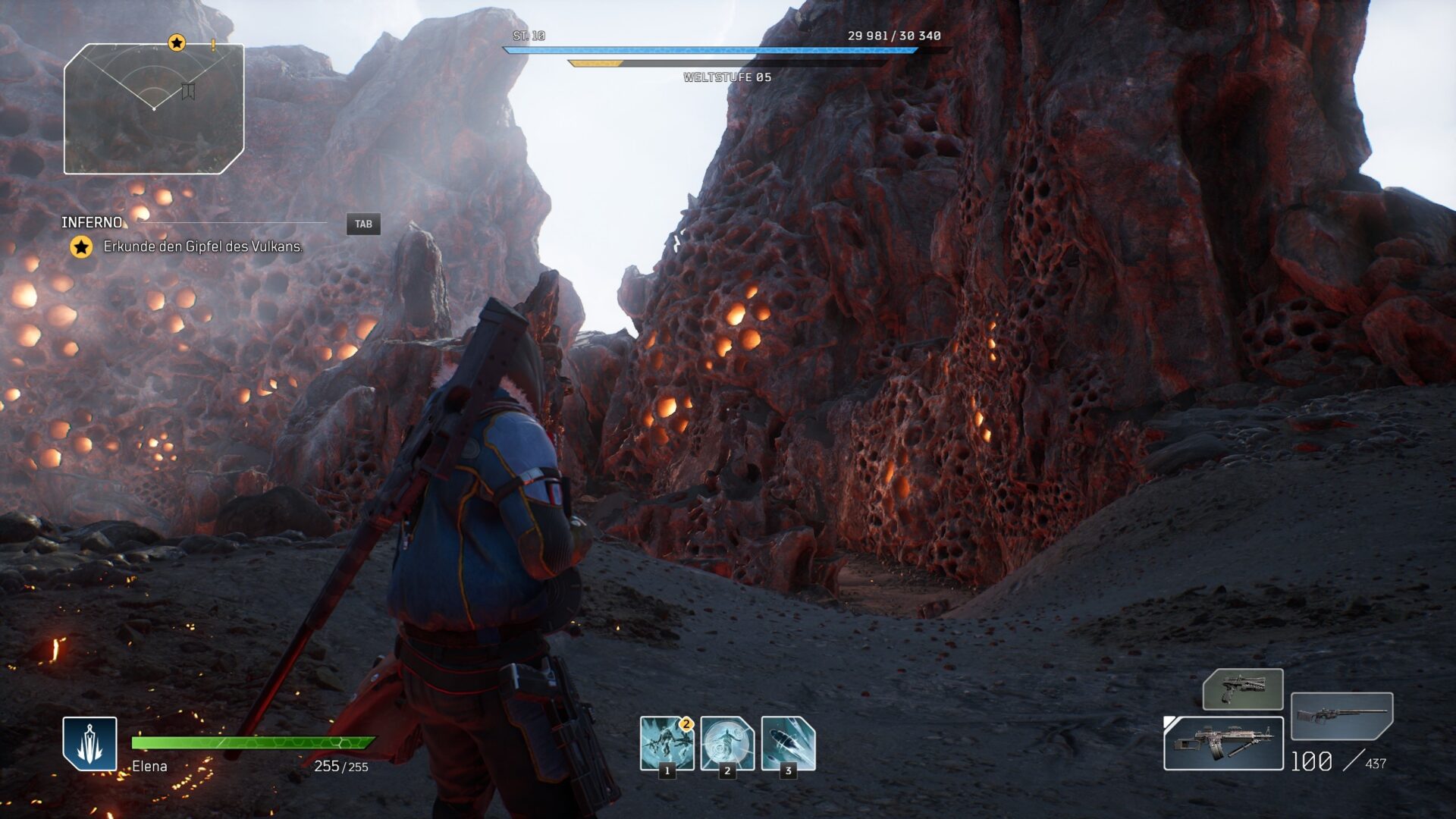This screenshot has height=819, width=1456.
Task: Activate the first skill in slot 1
Action: 667,743
